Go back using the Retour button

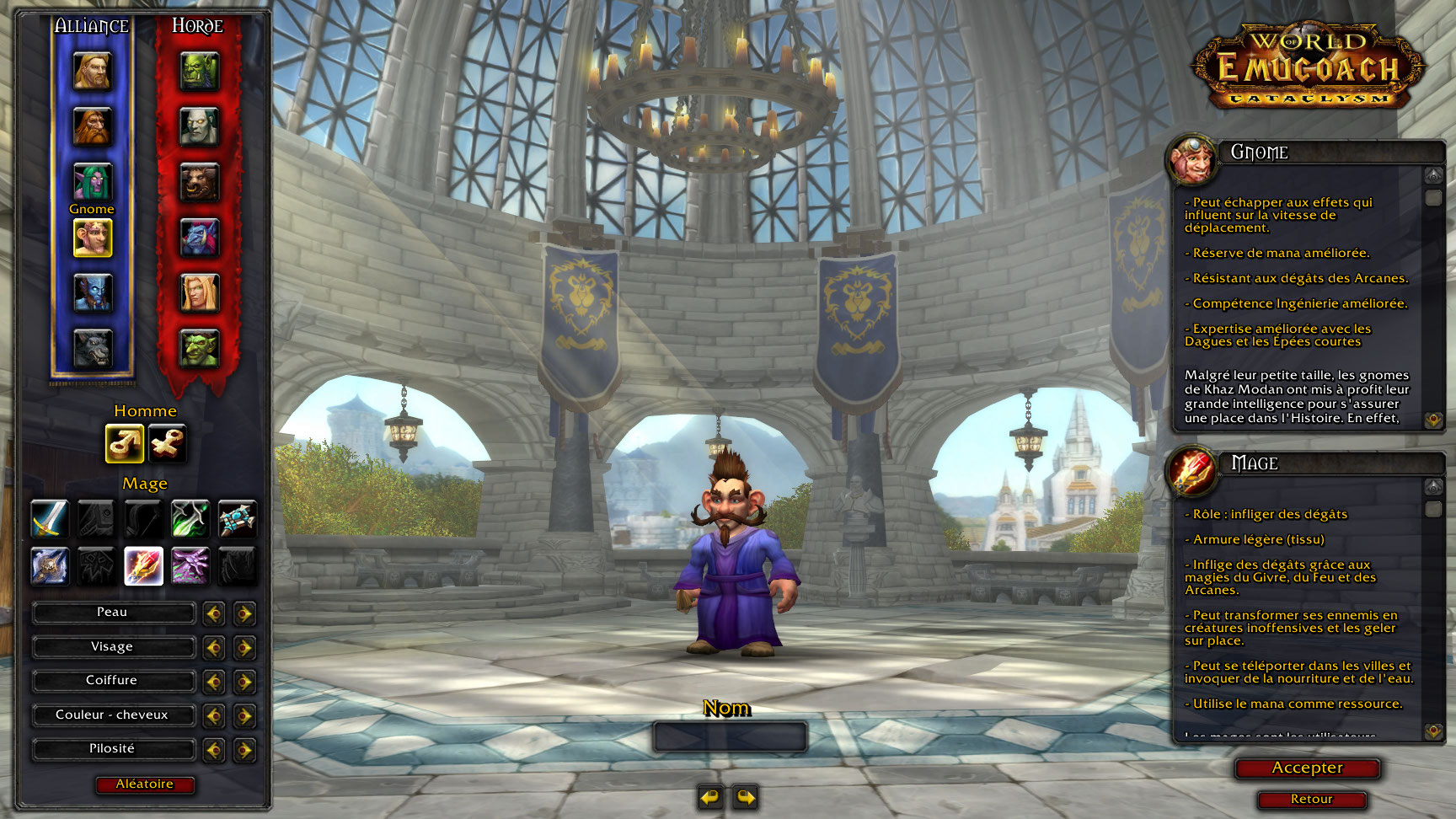click(1311, 799)
